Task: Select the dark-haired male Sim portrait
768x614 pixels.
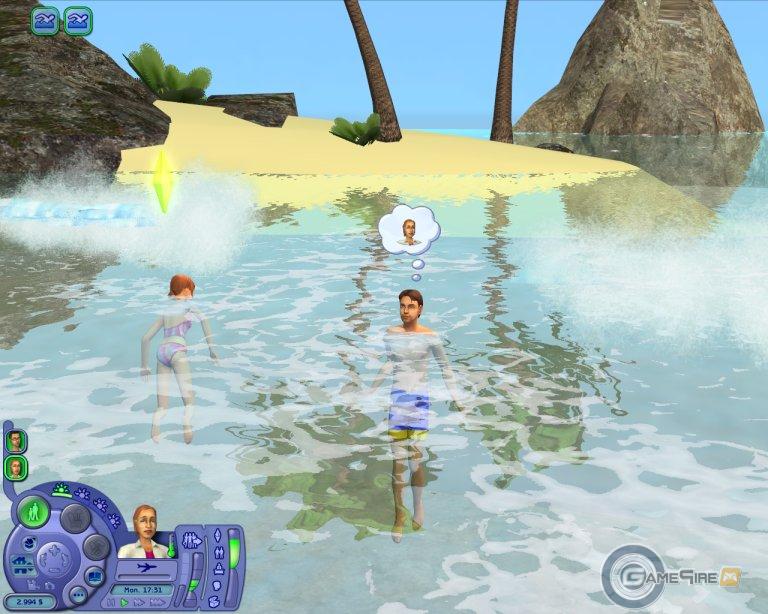Action: pyautogui.click(x=16, y=441)
